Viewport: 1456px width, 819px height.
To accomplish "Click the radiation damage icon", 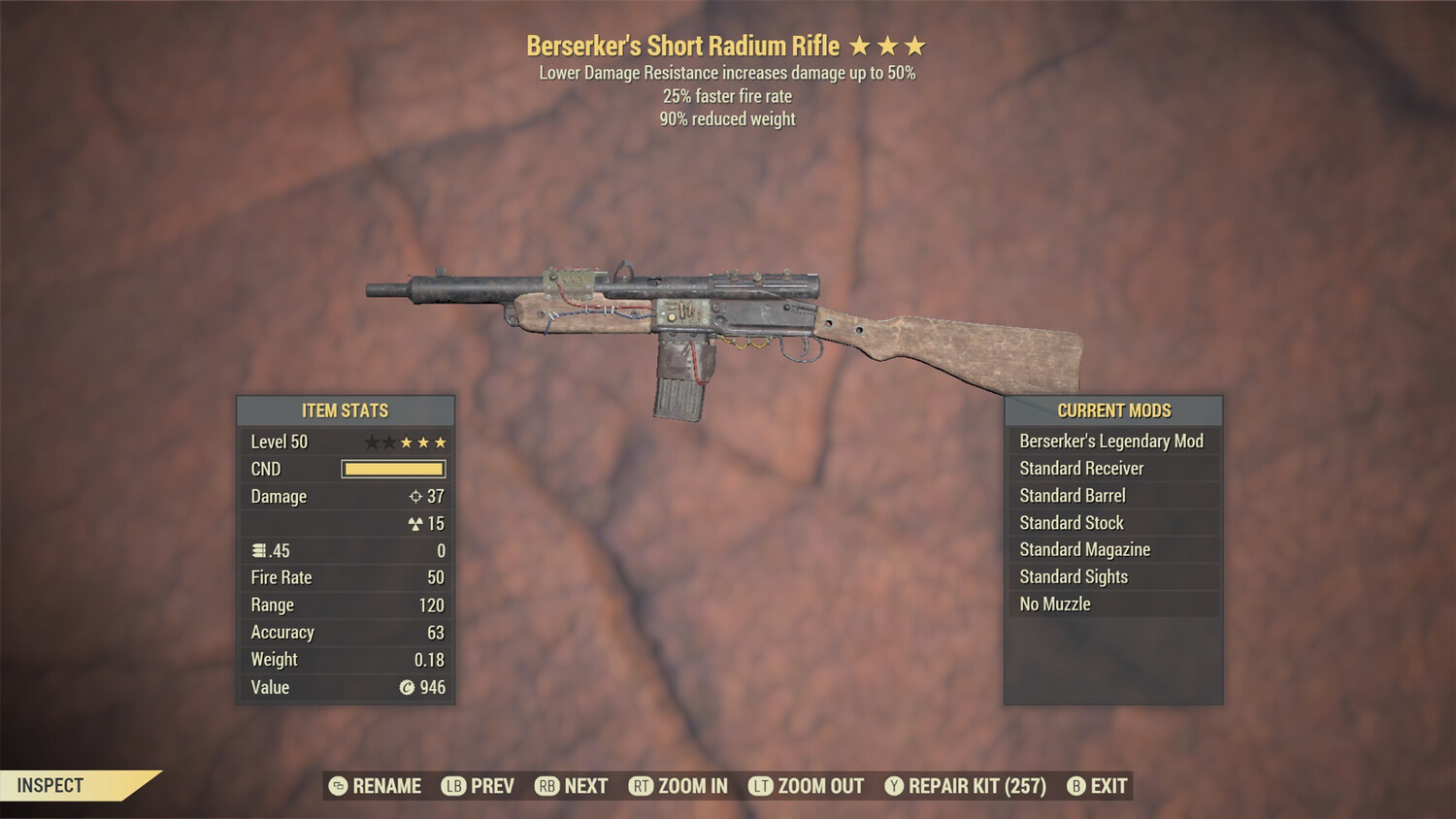I will pyautogui.click(x=415, y=524).
